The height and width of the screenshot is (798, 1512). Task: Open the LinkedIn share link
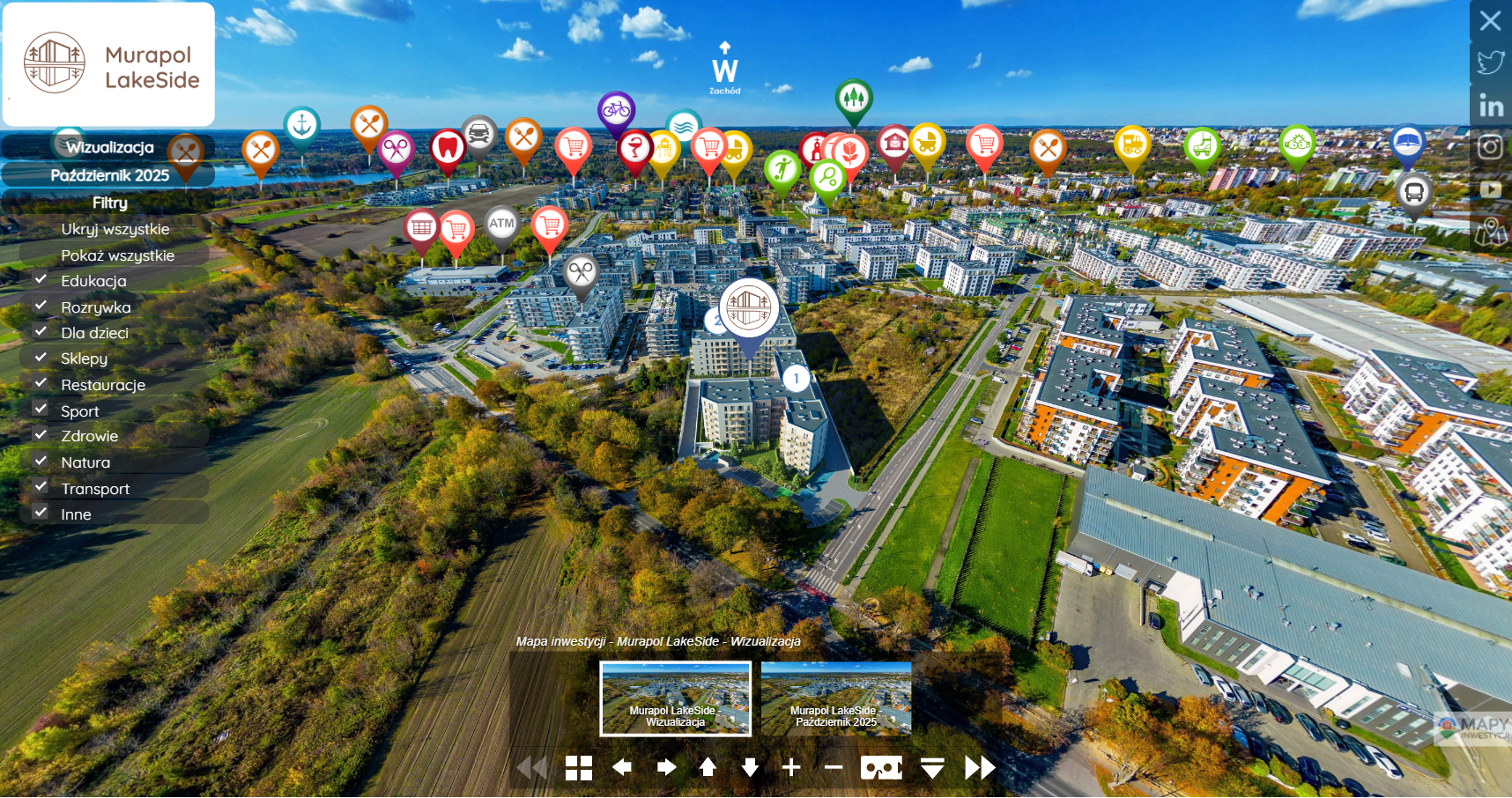tap(1491, 107)
